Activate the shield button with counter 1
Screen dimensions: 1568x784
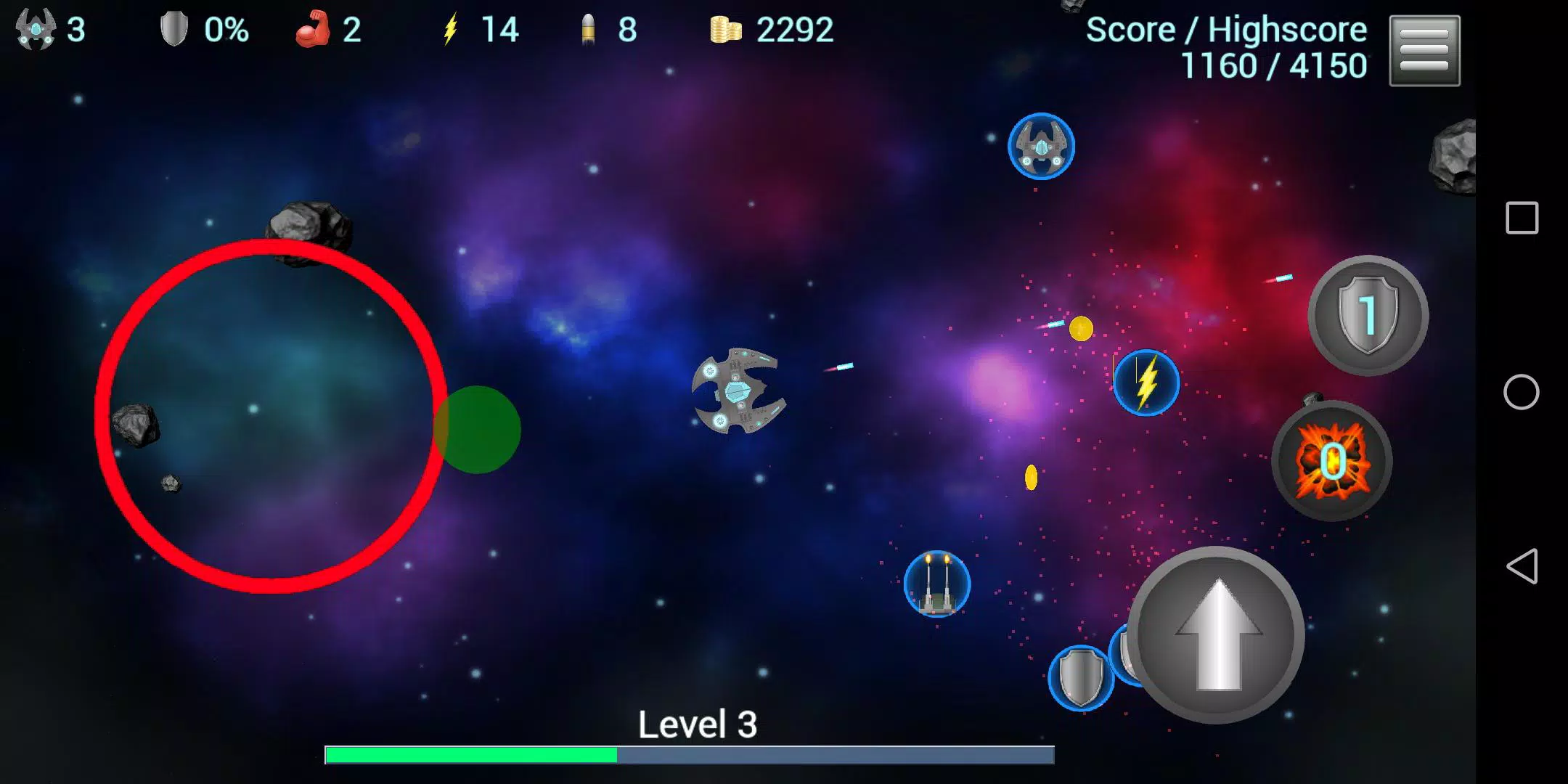click(1366, 317)
